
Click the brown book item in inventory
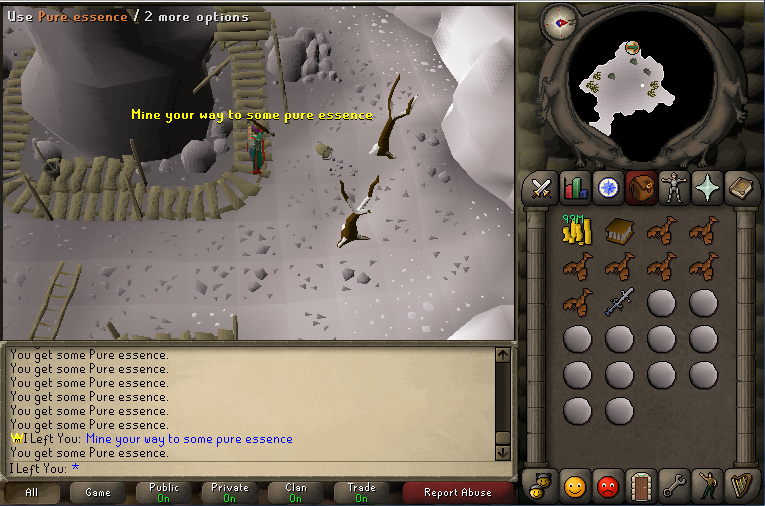click(x=620, y=231)
